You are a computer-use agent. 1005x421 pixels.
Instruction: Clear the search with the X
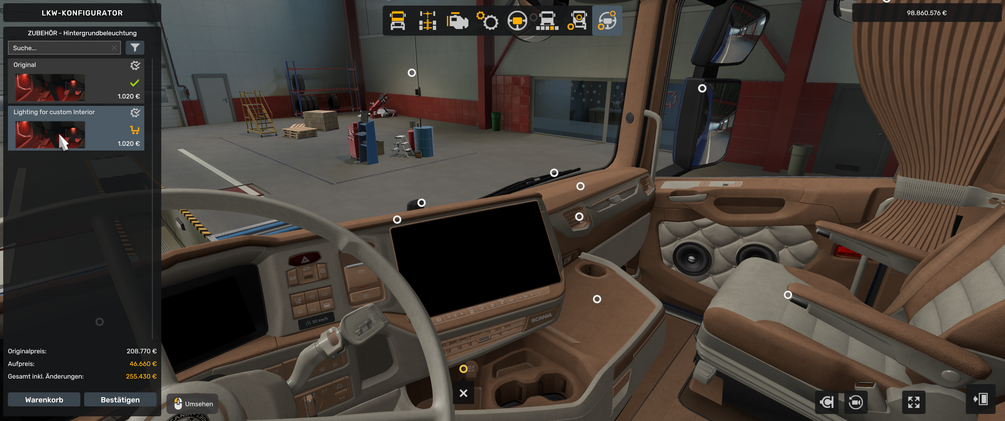point(115,47)
